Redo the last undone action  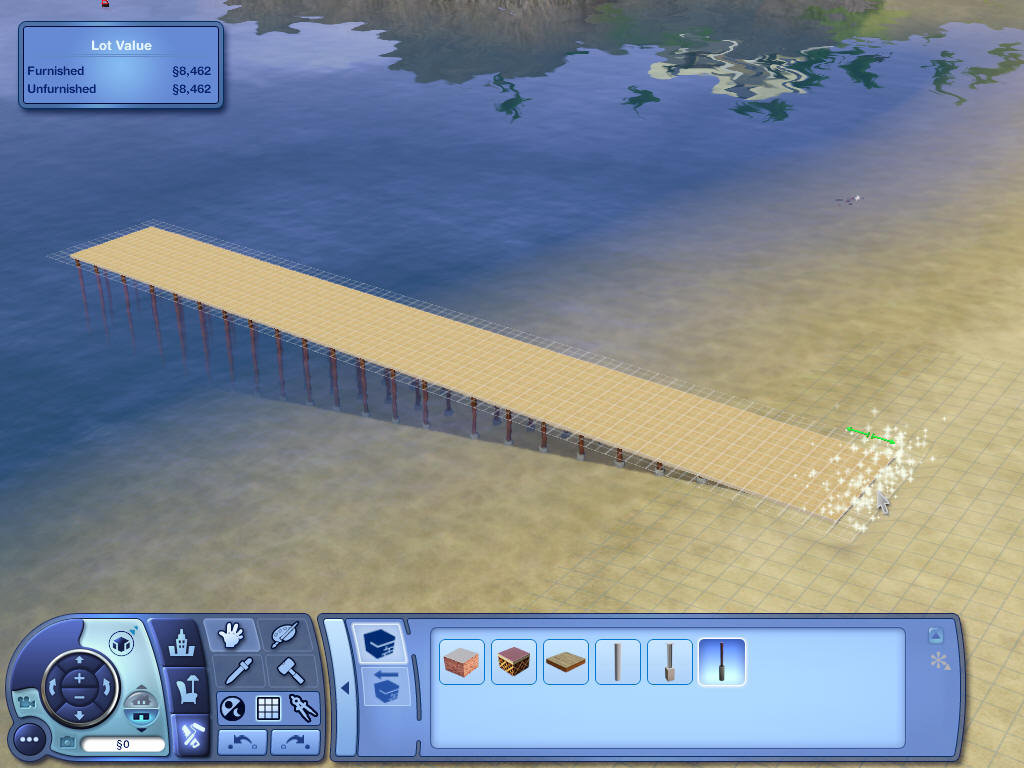tap(294, 742)
